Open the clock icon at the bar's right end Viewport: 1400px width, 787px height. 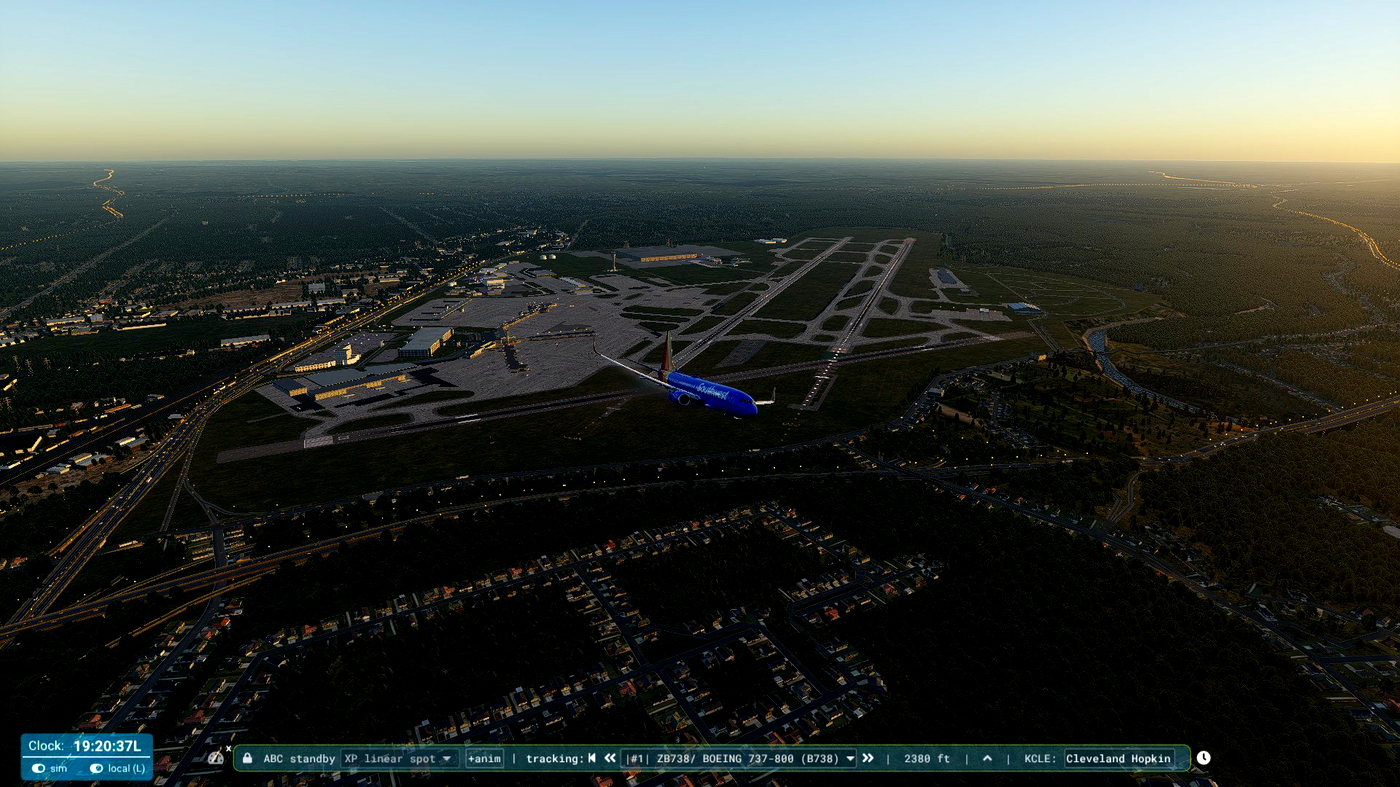1202,758
